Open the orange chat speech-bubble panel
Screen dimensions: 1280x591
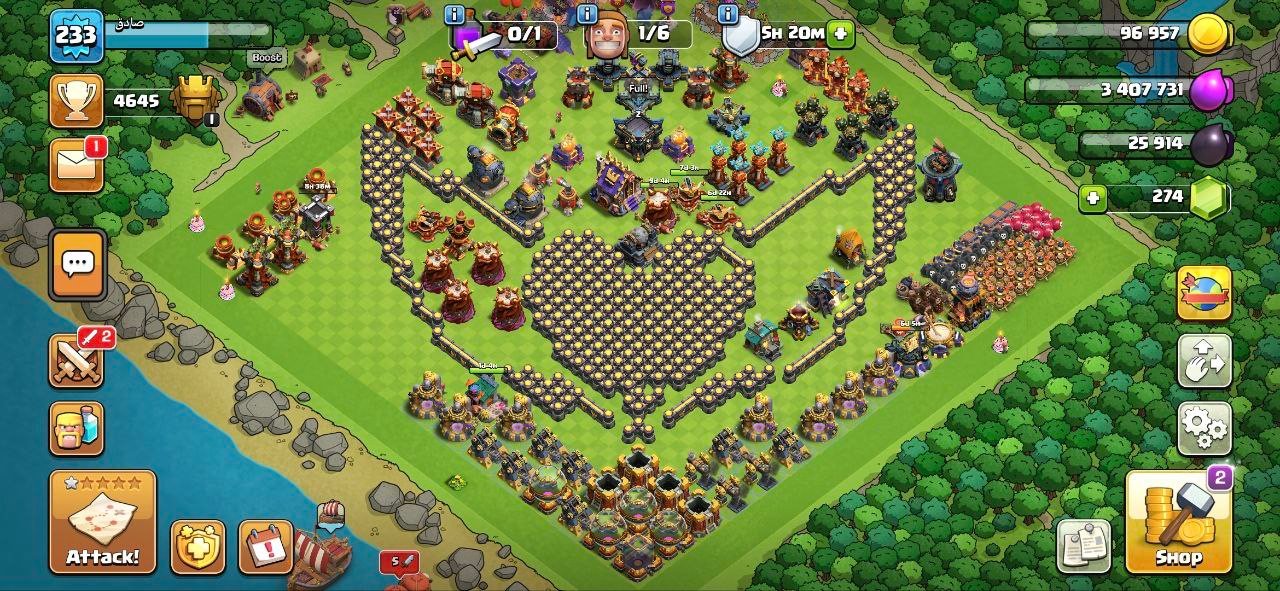tap(78, 264)
